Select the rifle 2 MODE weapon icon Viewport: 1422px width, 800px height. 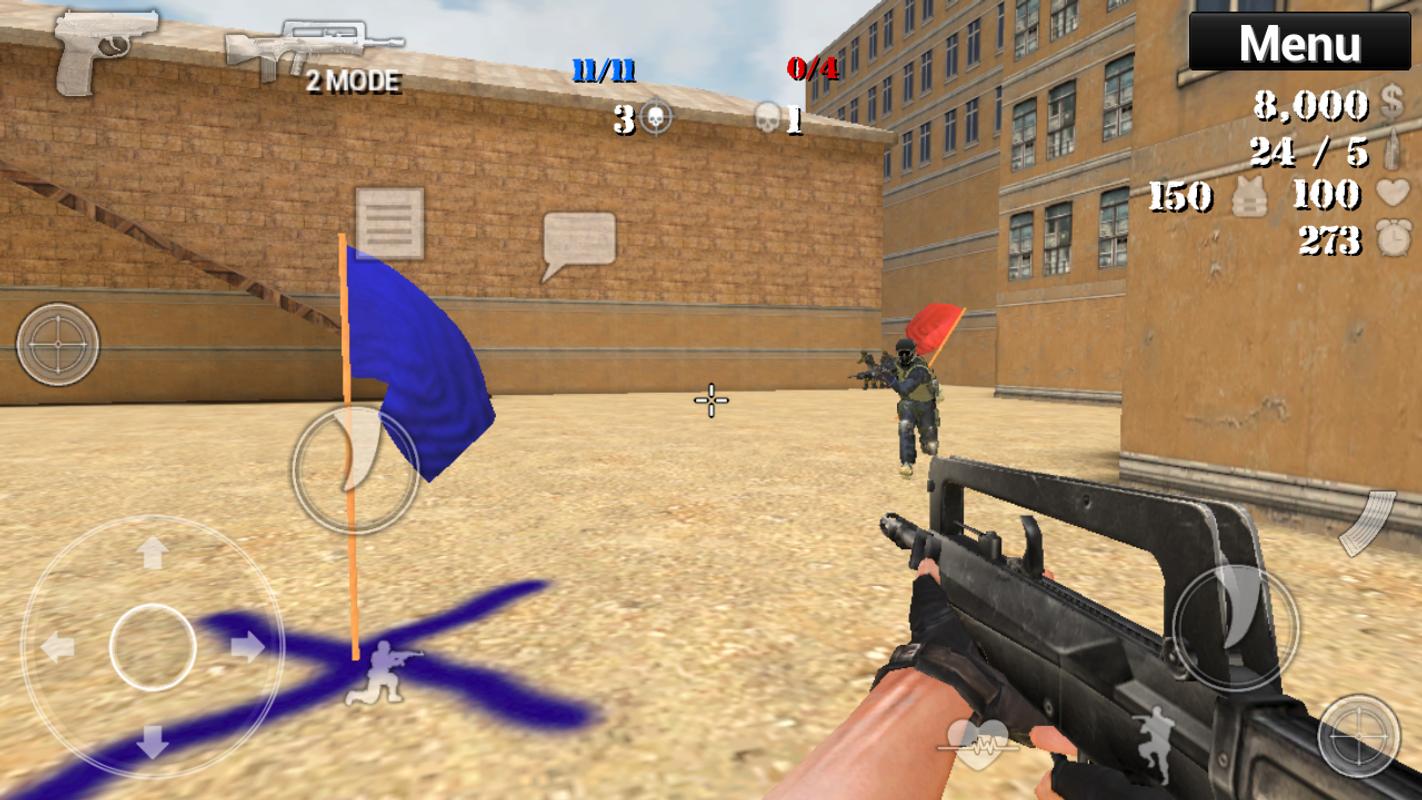coord(314,55)
